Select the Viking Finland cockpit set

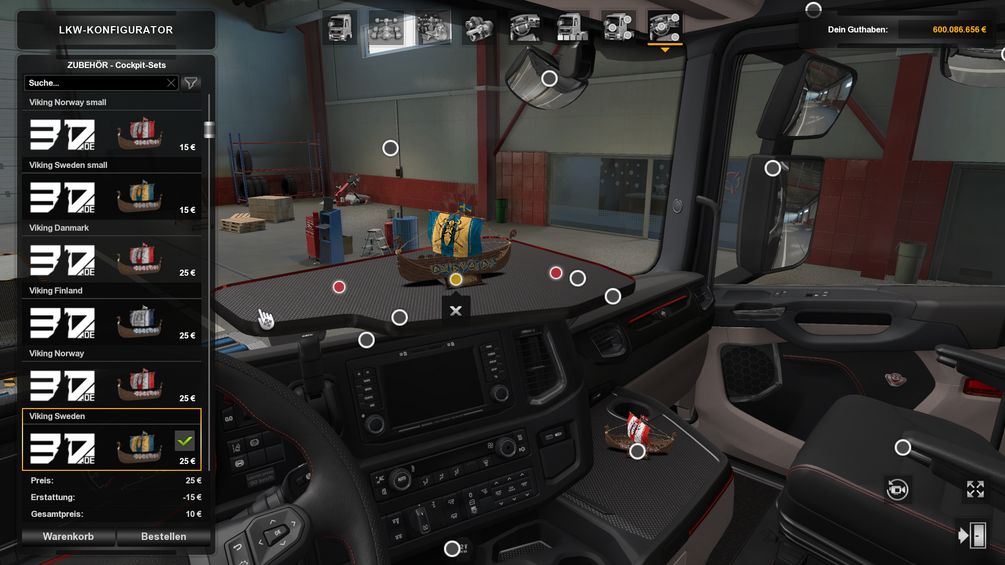click(111, 323)
